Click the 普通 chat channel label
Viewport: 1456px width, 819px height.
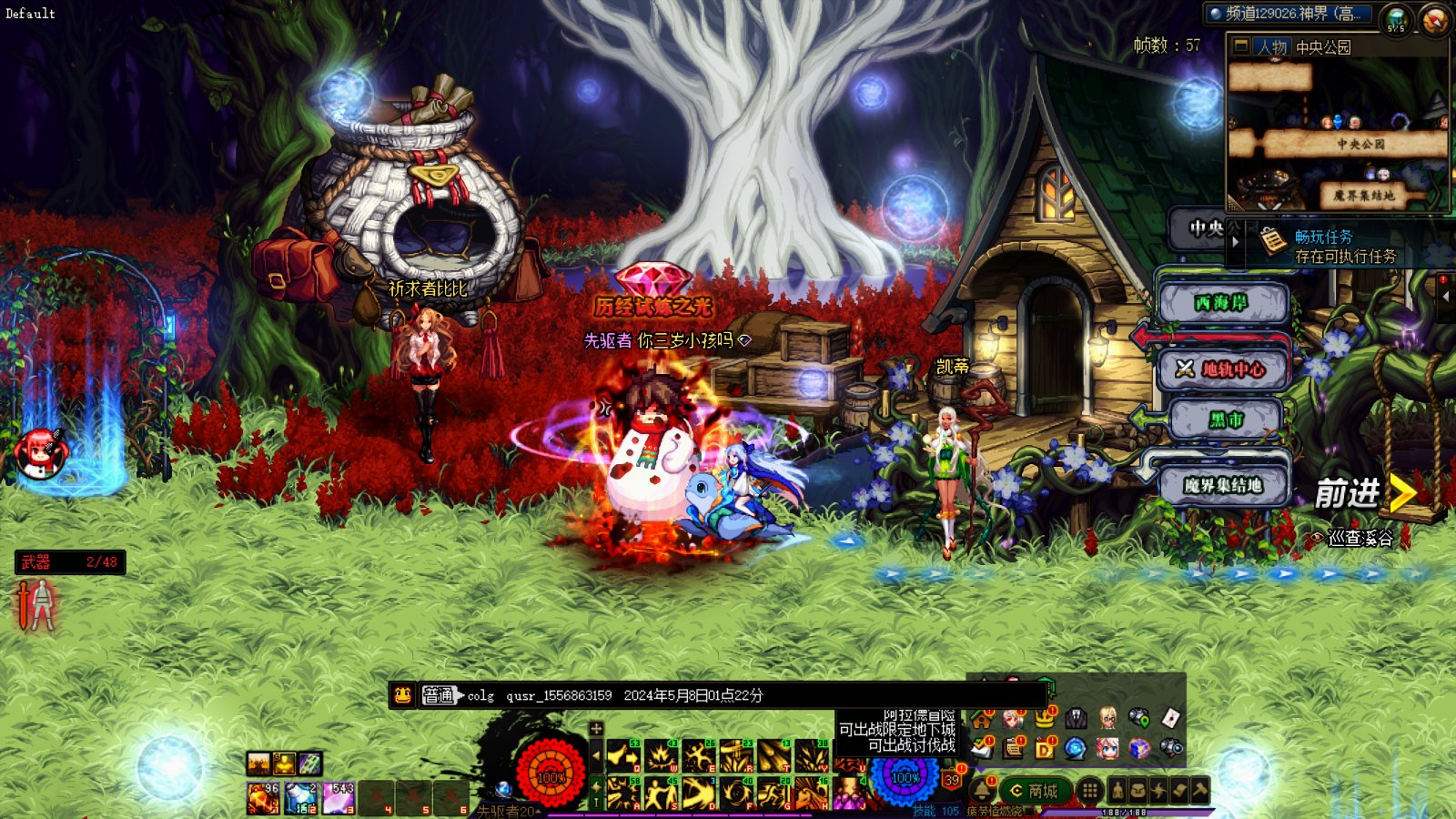(438, 695)
